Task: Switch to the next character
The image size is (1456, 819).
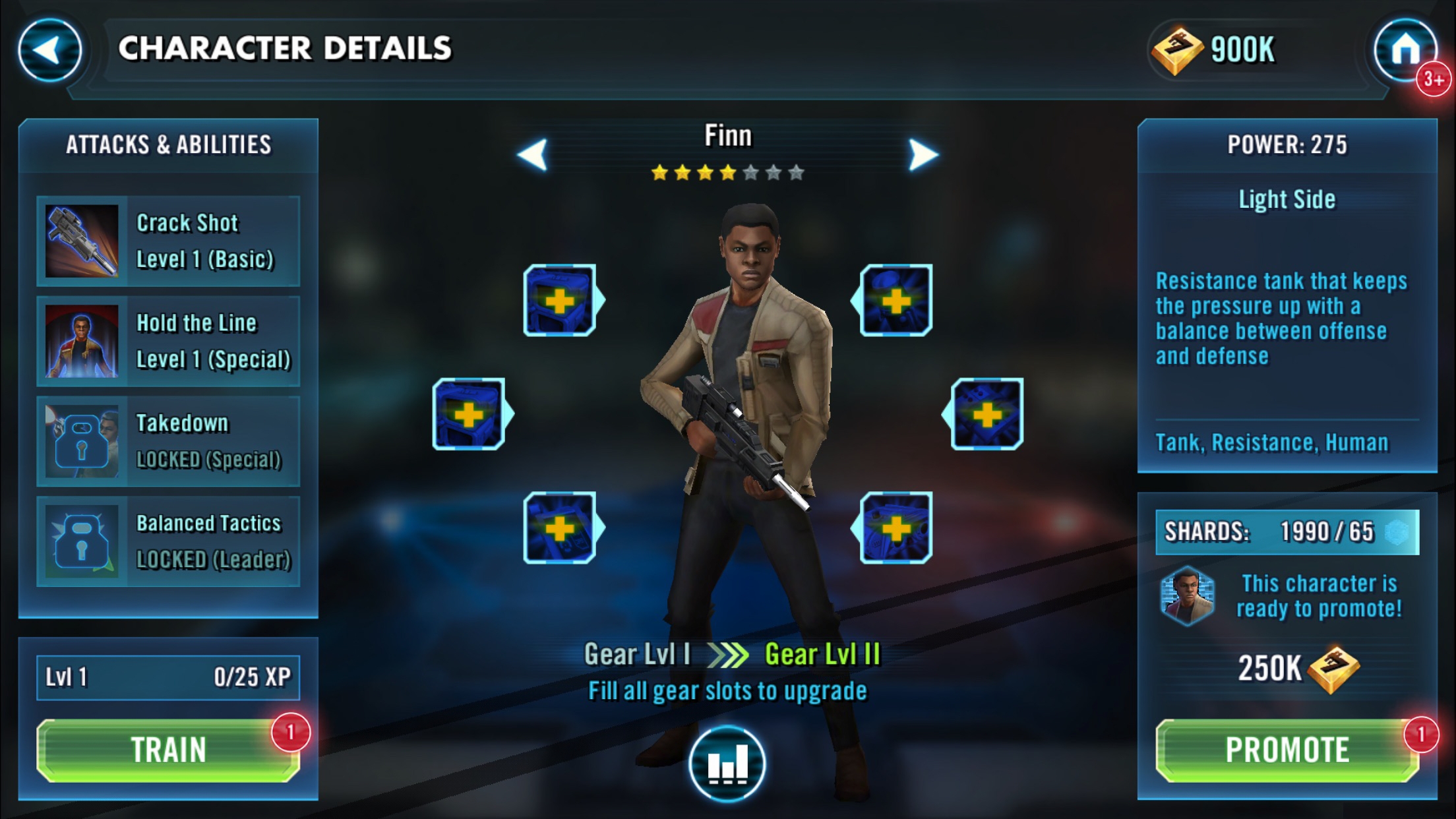Action: (923, 154)
